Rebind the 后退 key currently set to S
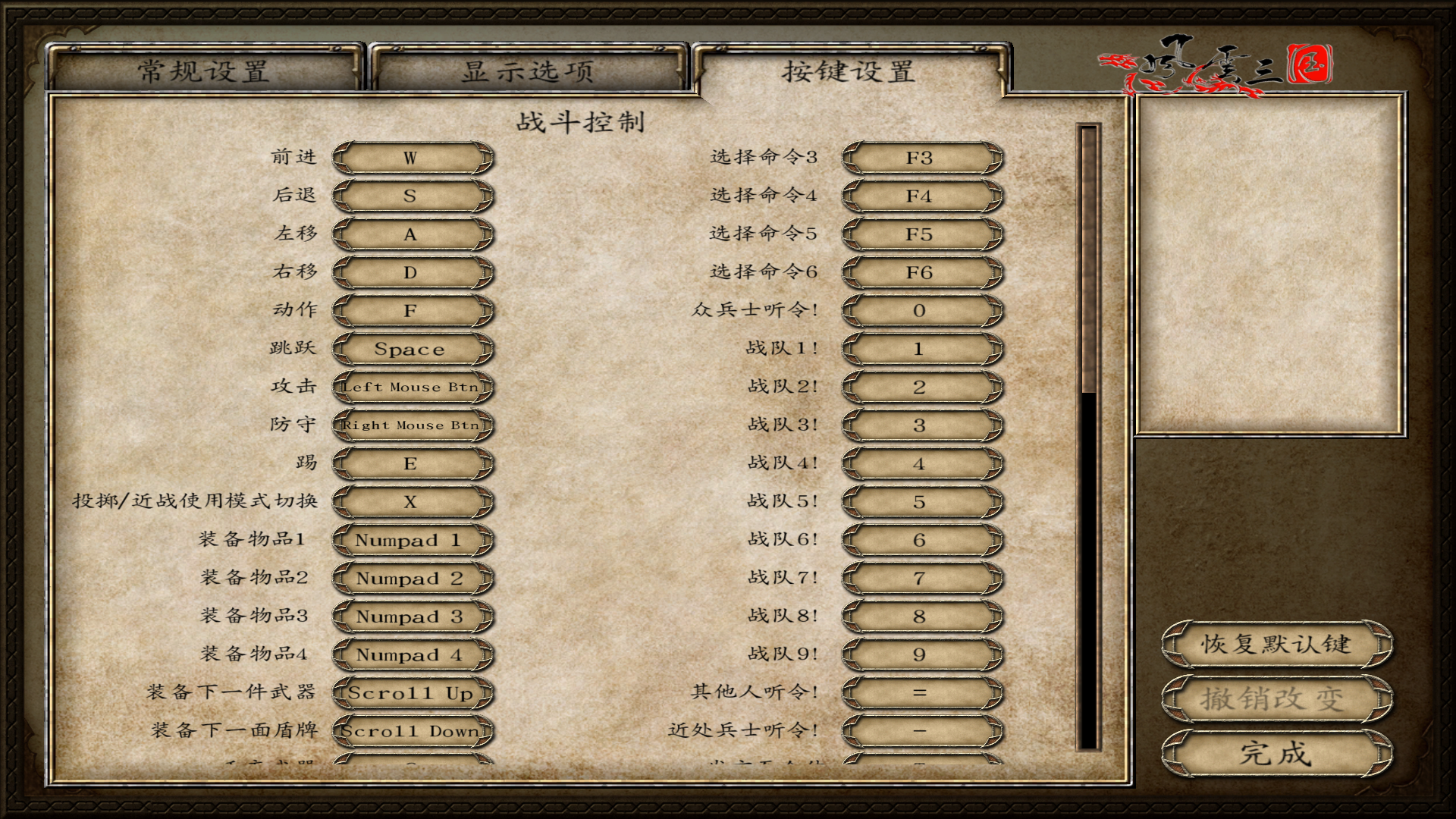1456x819 pixels. [410, 196]
